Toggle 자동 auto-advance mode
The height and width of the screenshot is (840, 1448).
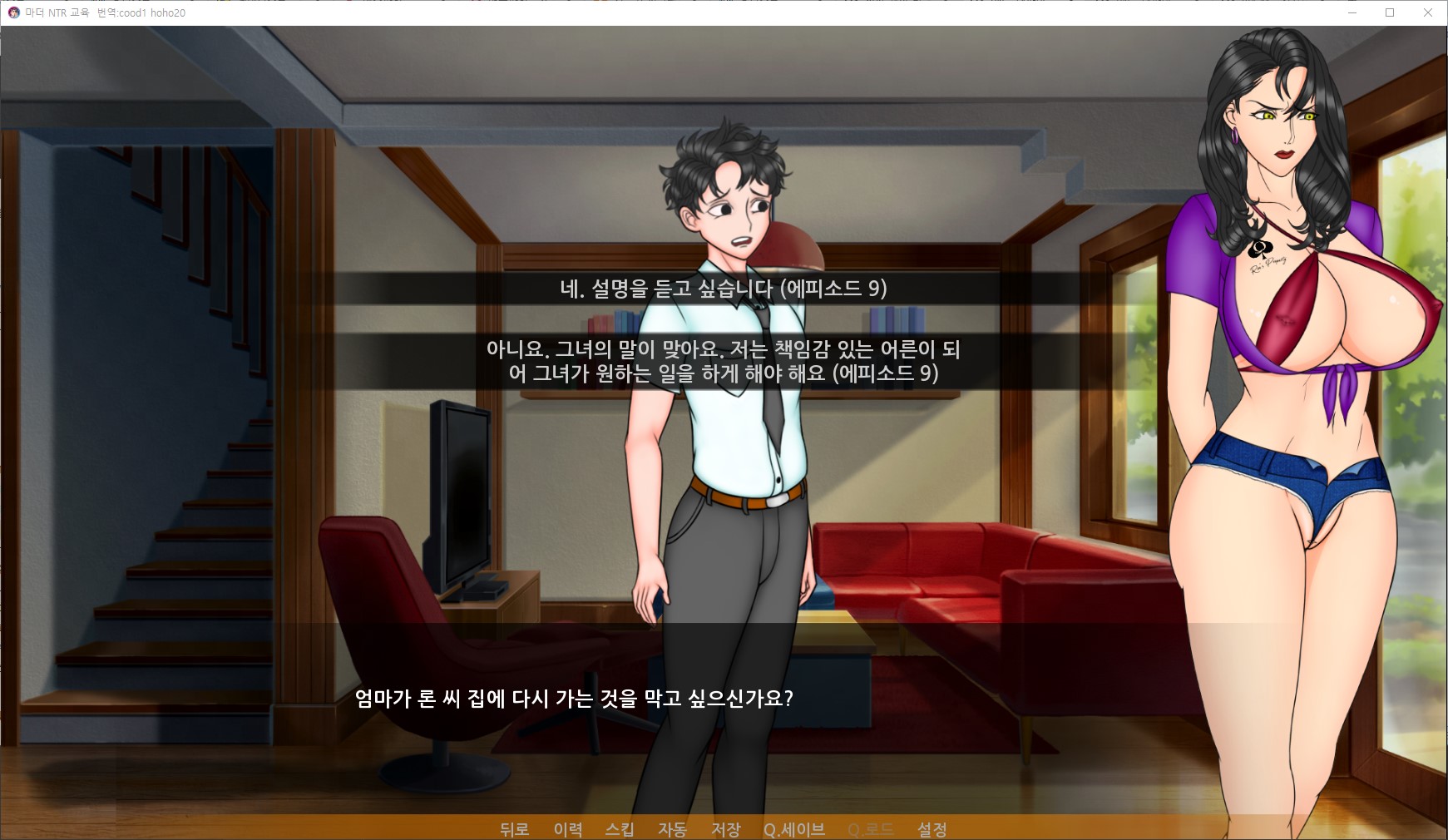click(672, 829)
